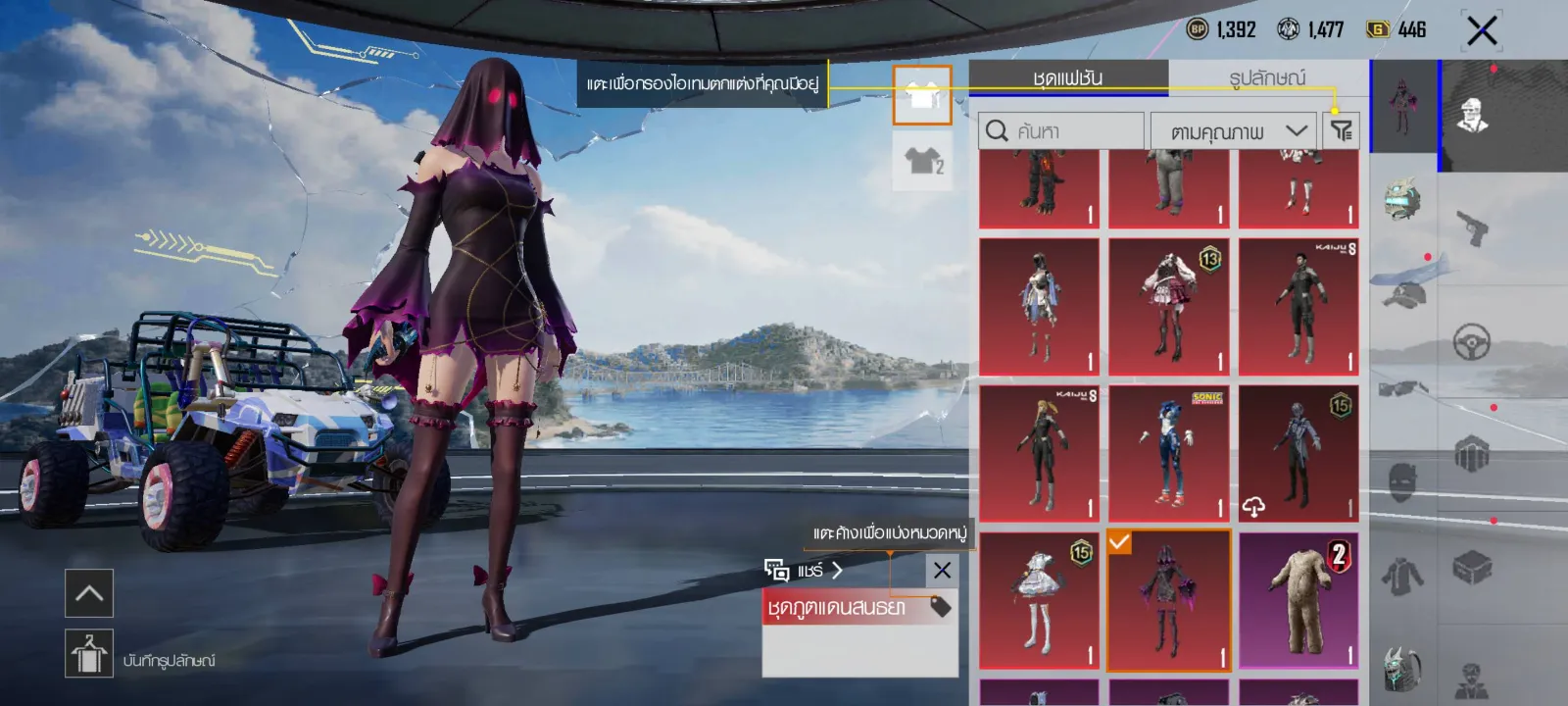Select the dark outfit with cloud download icon
This screenshot has height=706, width=1568.
coord(1298,452)
